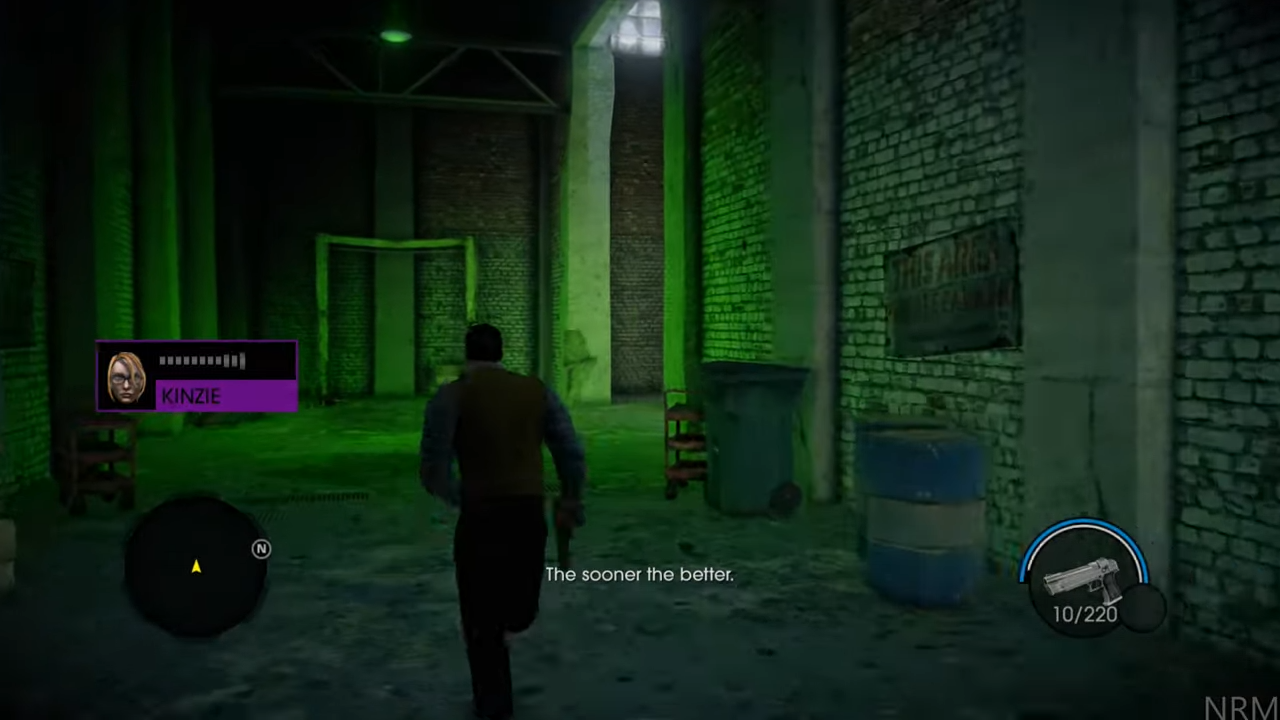Click the north compass indicator on minimap
1280x720 pixels.
[x=261, y=549]
